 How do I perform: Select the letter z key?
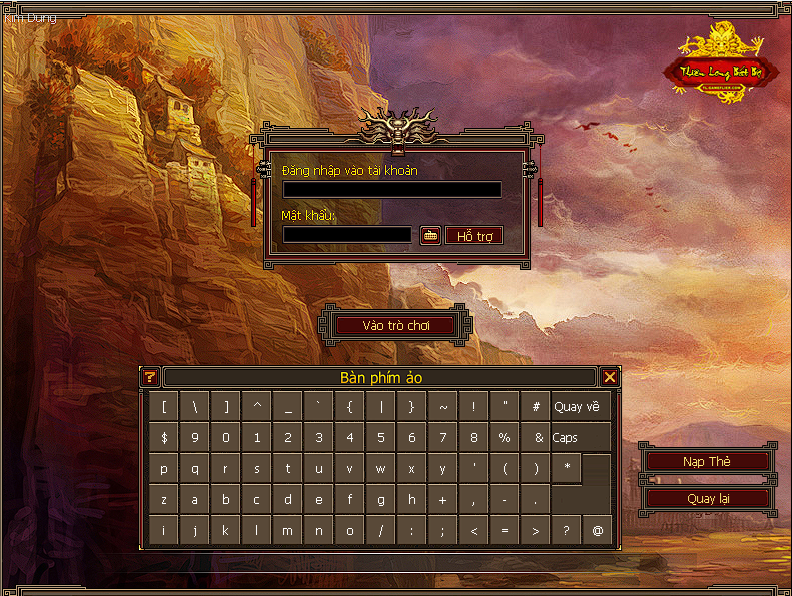(x=164, y=500)
